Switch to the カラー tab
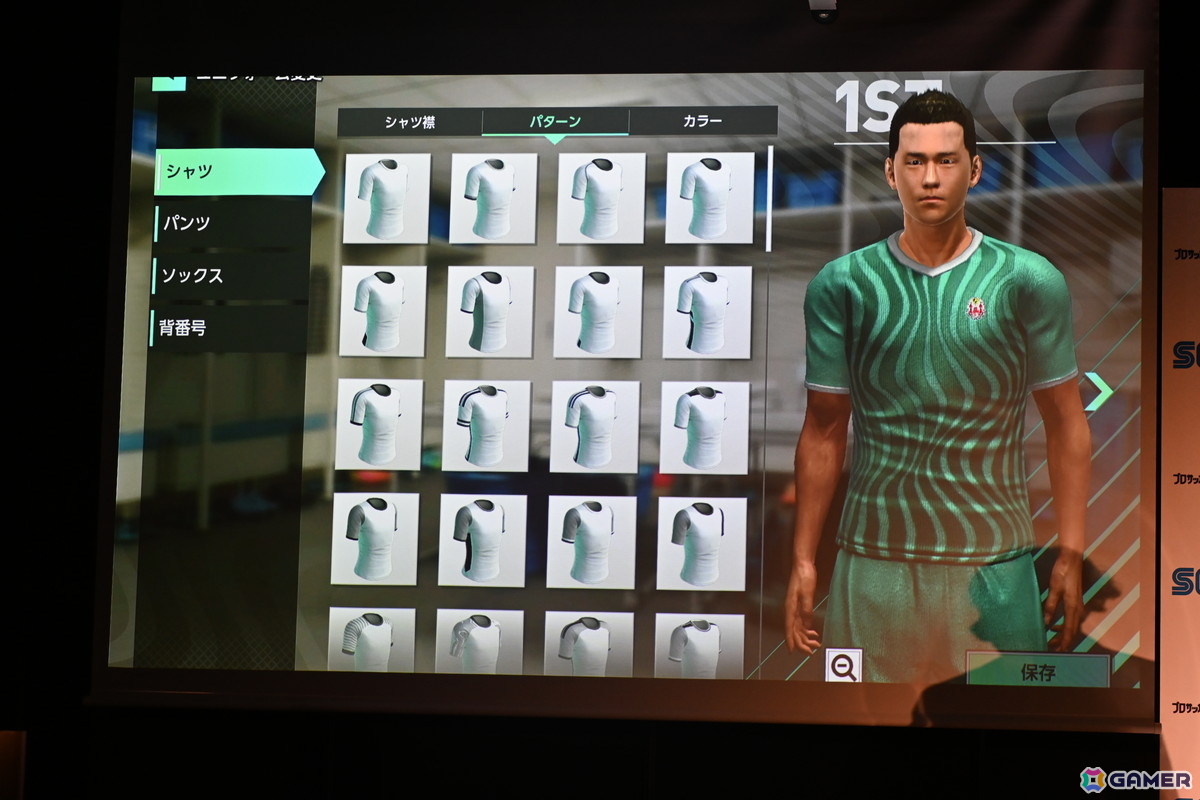The height and width of the screenshot is (800, 1200). (x=702, y=121)
